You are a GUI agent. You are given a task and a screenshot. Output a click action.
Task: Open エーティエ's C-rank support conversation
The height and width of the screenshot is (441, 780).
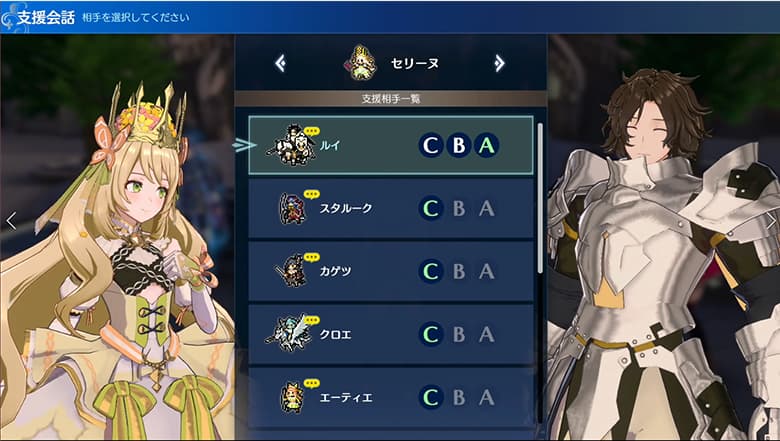coord(431,397)
